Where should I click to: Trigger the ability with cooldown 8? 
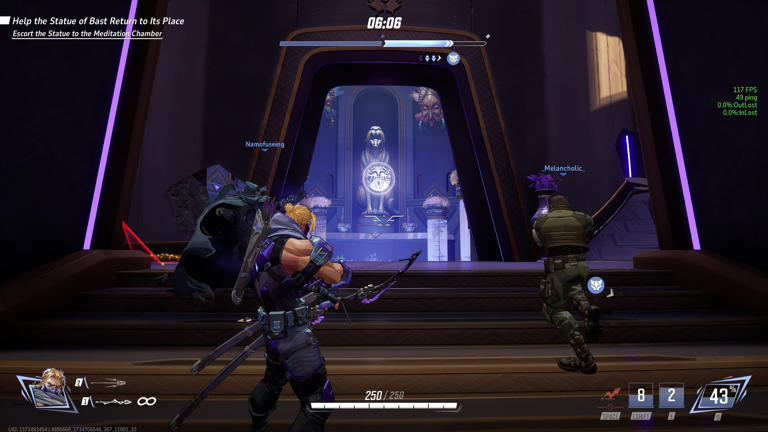[x=641, y=396]
